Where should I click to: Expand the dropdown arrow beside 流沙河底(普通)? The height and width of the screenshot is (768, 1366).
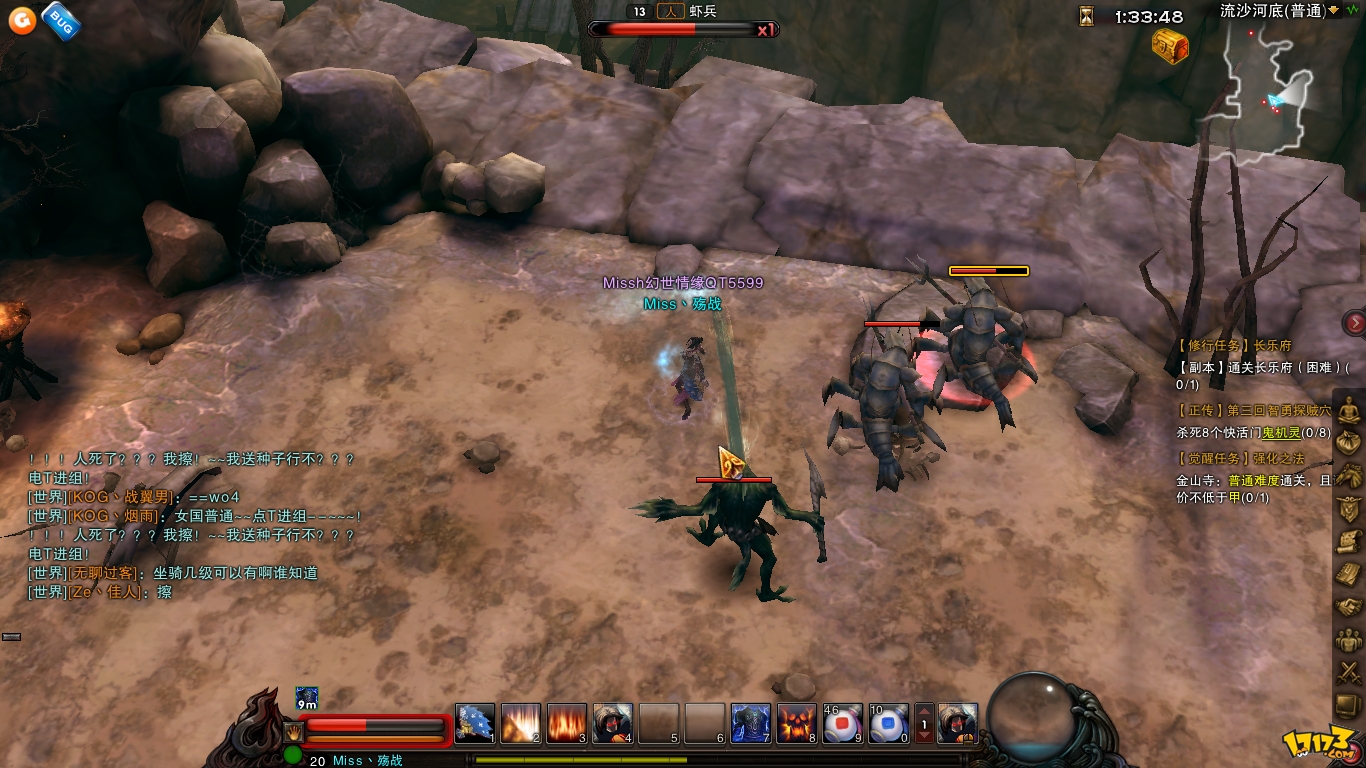[1346, 10]
